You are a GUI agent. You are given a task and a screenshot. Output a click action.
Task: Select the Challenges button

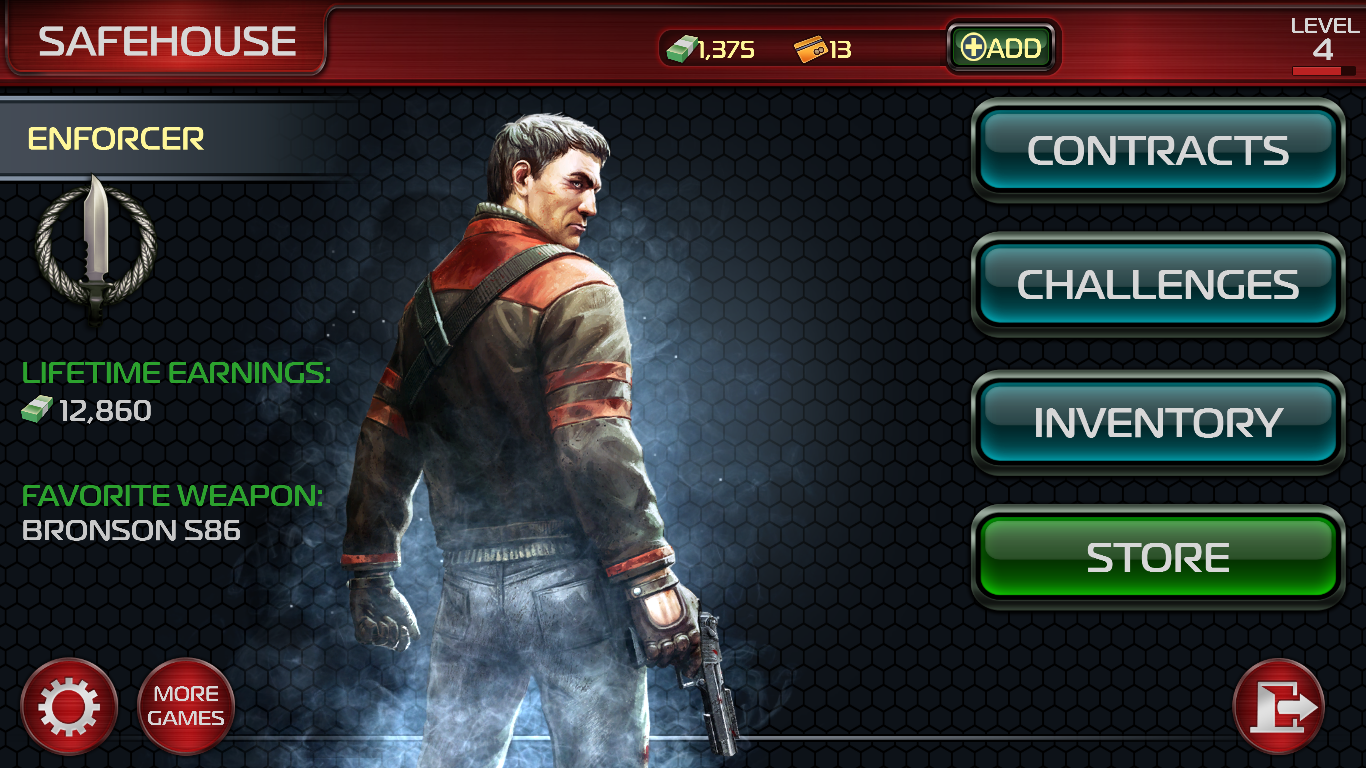[x=1158, y=285]
